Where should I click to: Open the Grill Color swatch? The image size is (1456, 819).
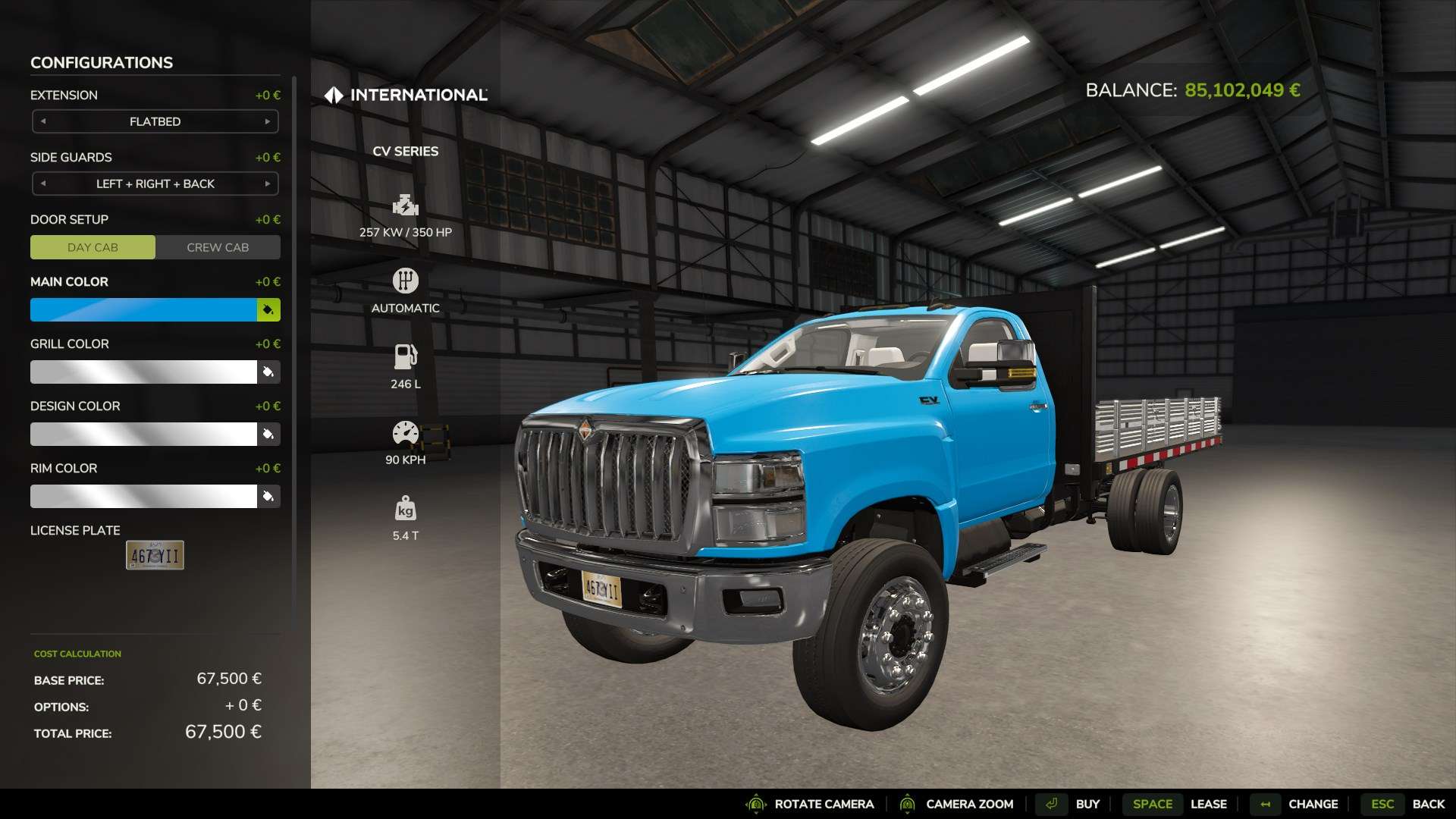tap(143, 372)
